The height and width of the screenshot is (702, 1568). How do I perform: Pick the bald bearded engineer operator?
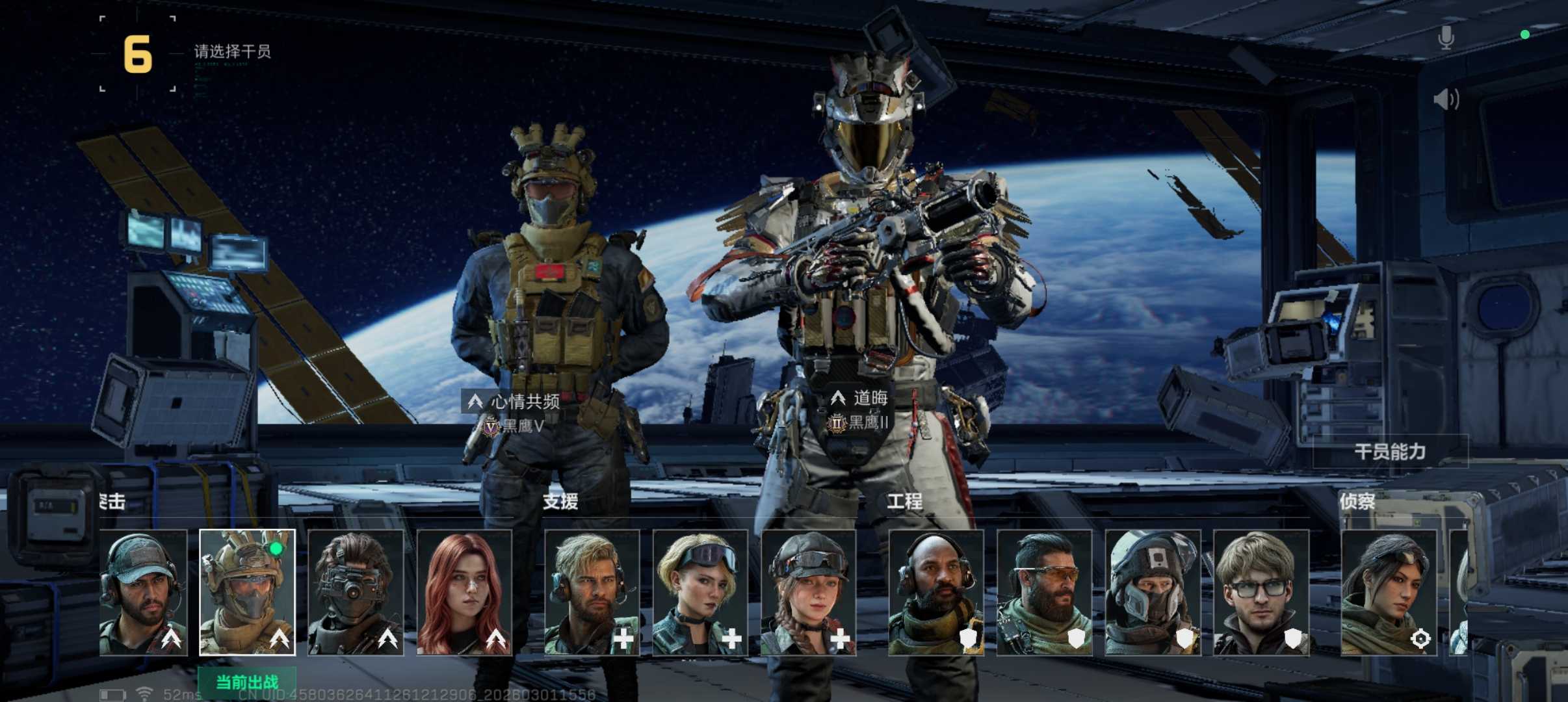pyautogui.click(x=935, y=592)
